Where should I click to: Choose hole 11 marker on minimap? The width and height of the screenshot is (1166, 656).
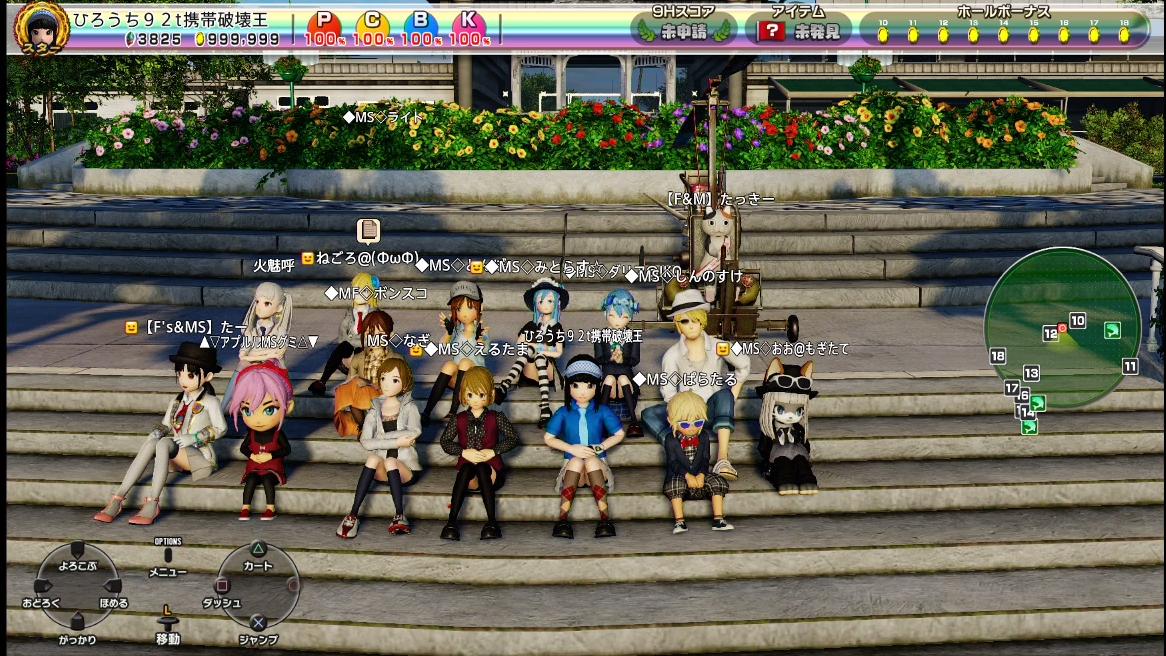point(1130,366)
